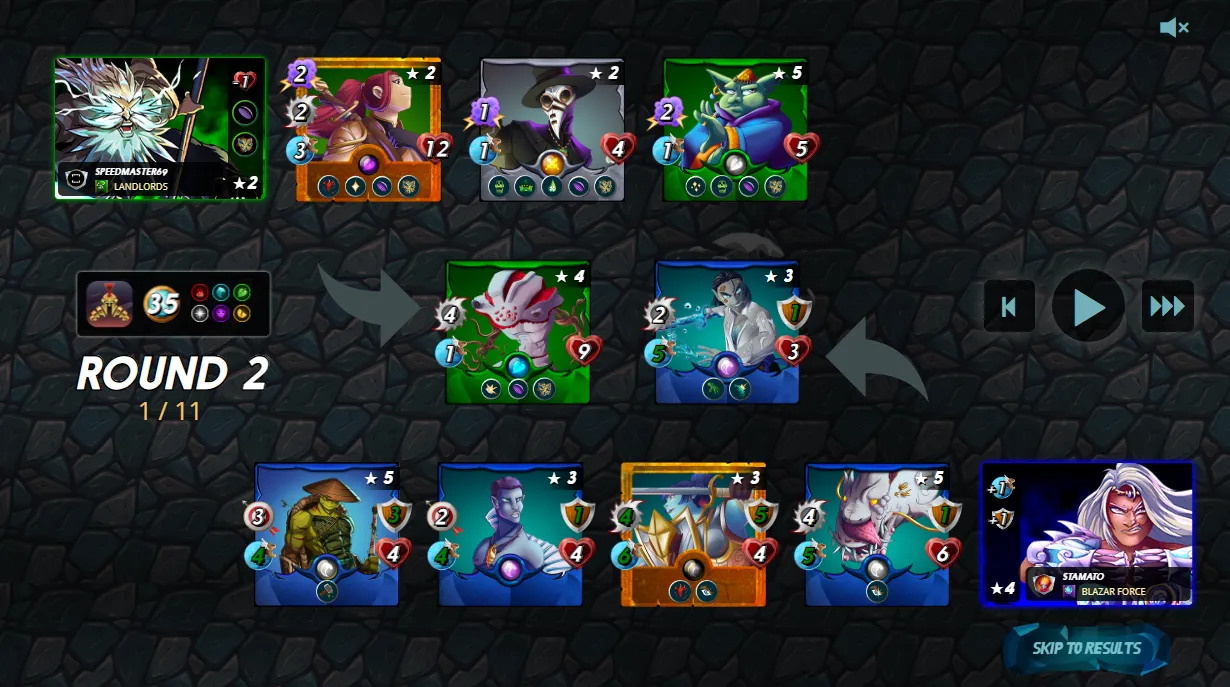Select the white-bearded summoner card of Speedmaster69

coord(160,128)
